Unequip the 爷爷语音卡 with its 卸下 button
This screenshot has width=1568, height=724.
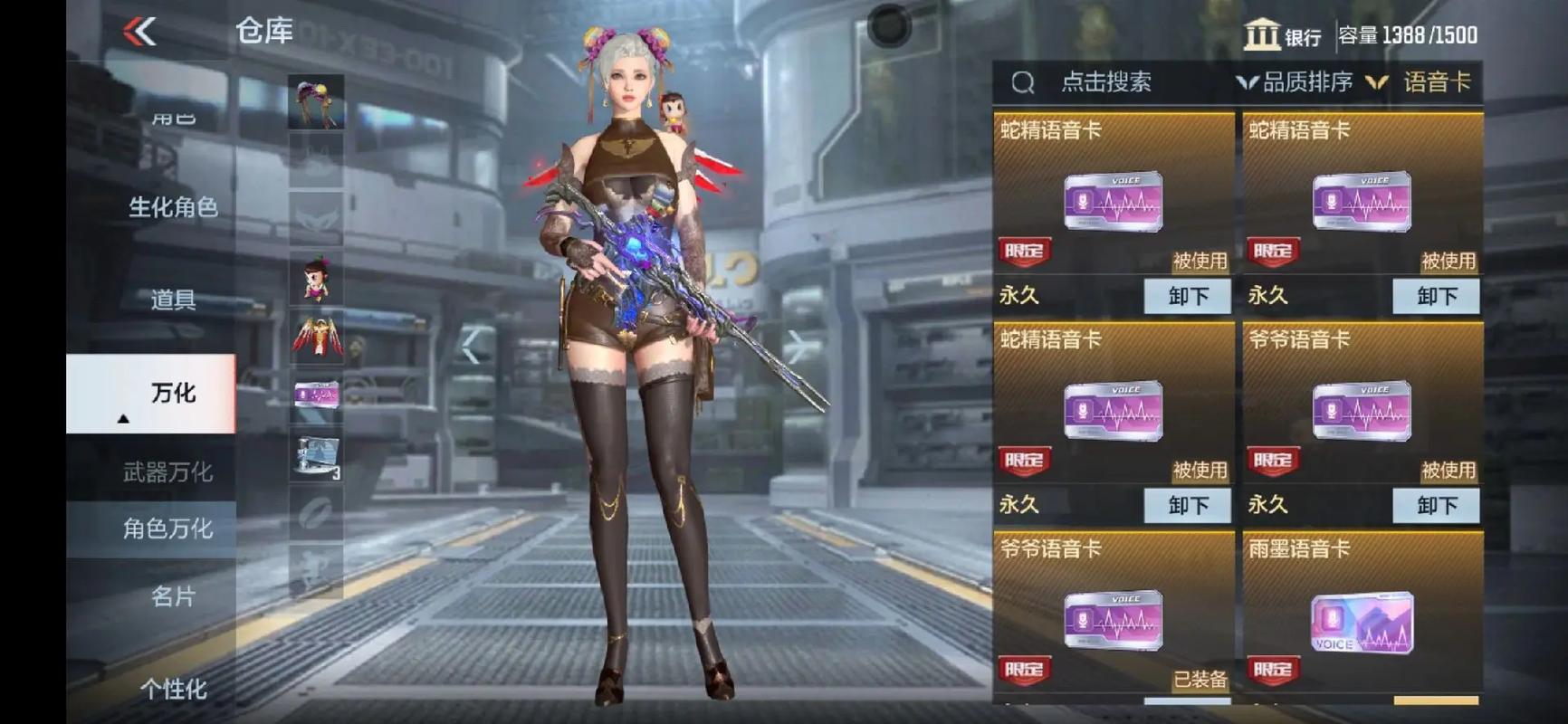1435,506
